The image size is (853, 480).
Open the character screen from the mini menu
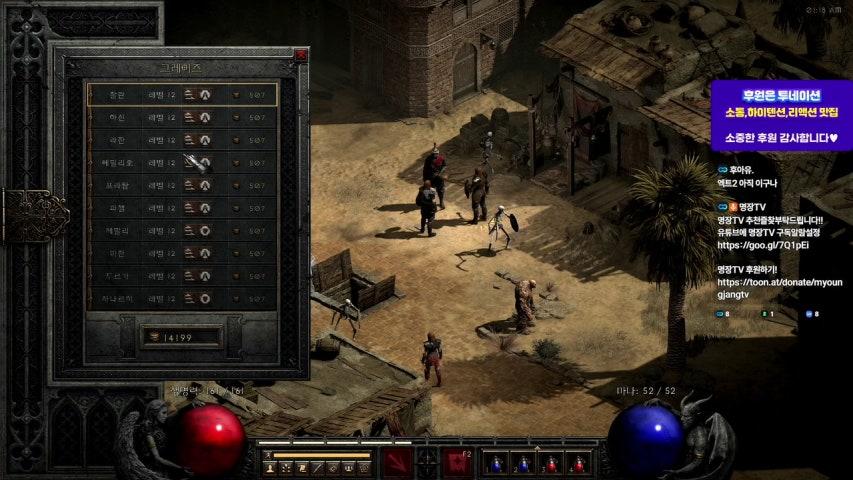[270, 467]
